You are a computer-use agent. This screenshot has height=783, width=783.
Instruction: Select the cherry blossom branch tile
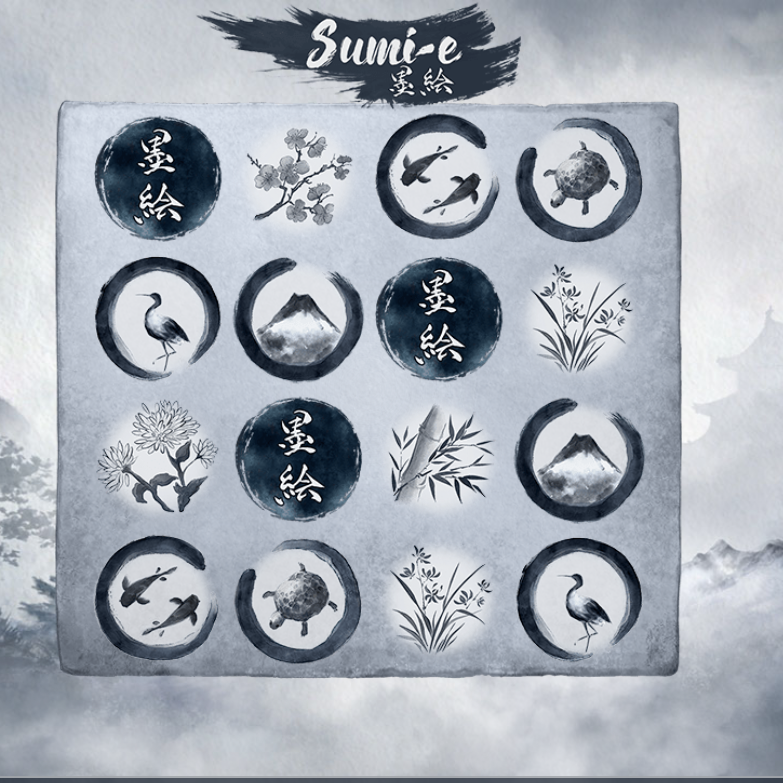298,177
